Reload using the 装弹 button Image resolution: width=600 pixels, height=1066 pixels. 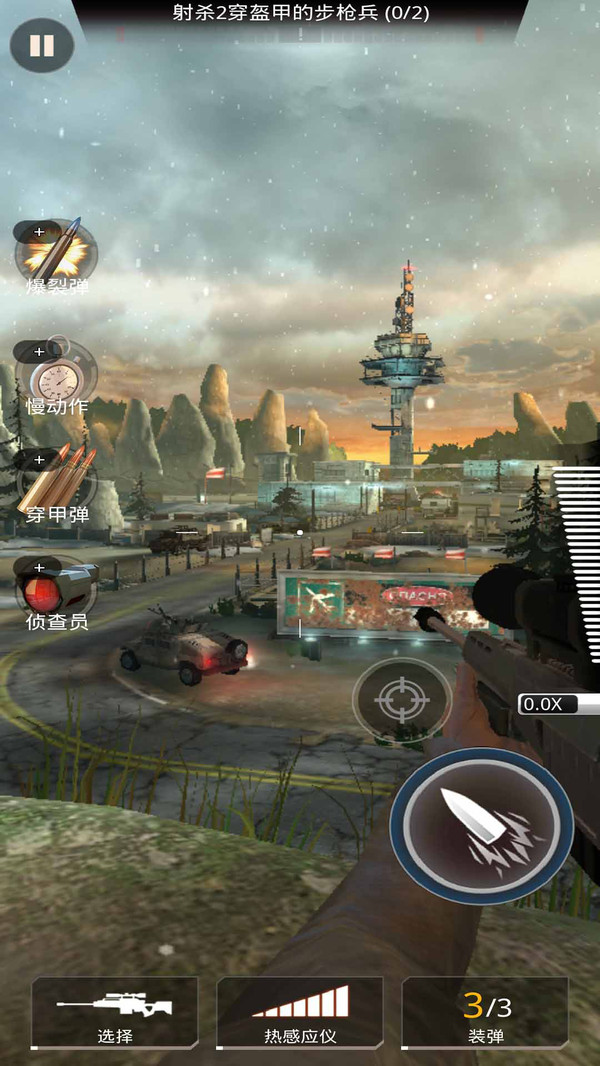pyautogui.click(x=486, y=1013)
